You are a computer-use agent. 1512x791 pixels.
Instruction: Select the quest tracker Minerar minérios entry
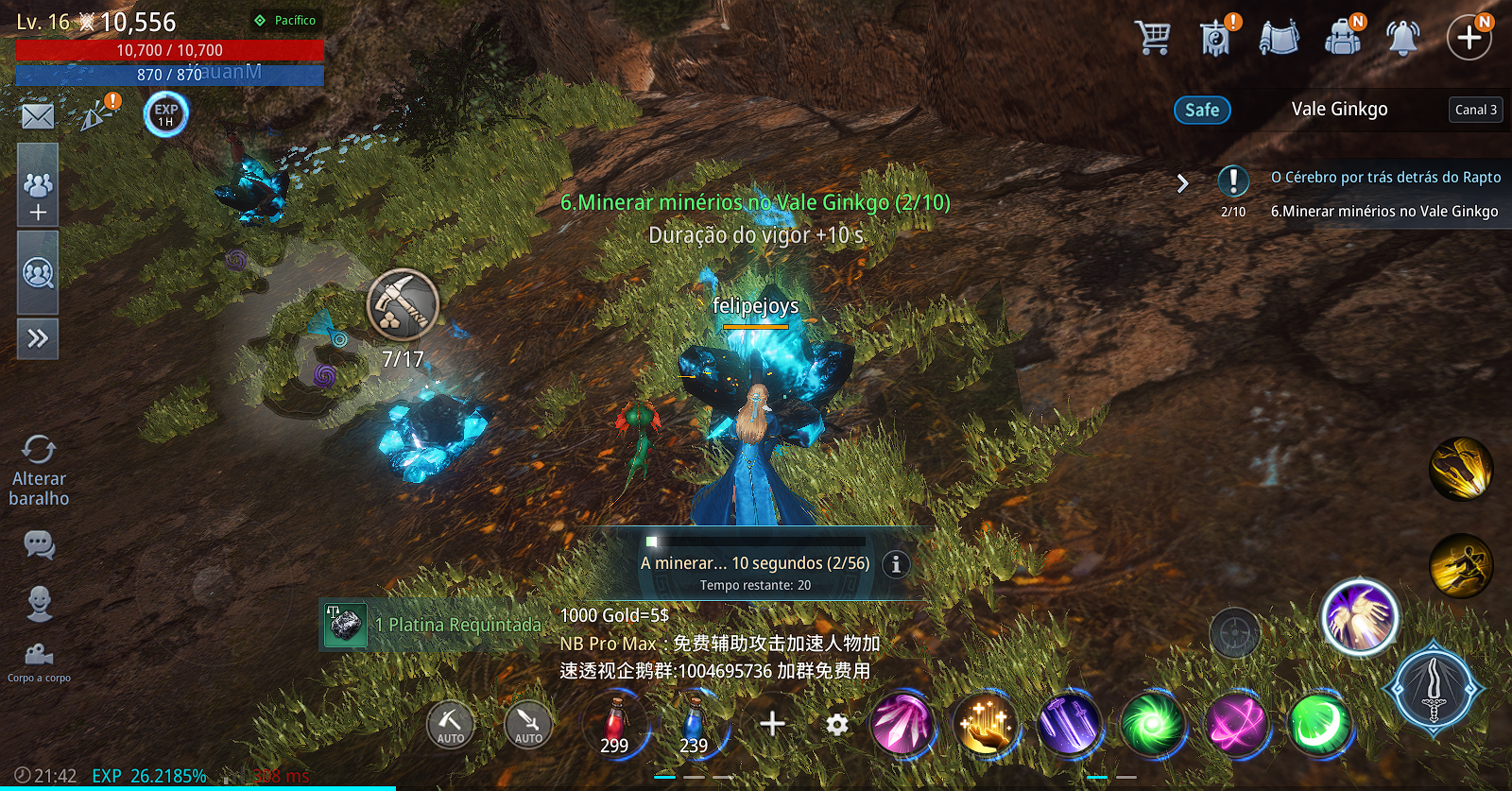tap(1383, 212)
